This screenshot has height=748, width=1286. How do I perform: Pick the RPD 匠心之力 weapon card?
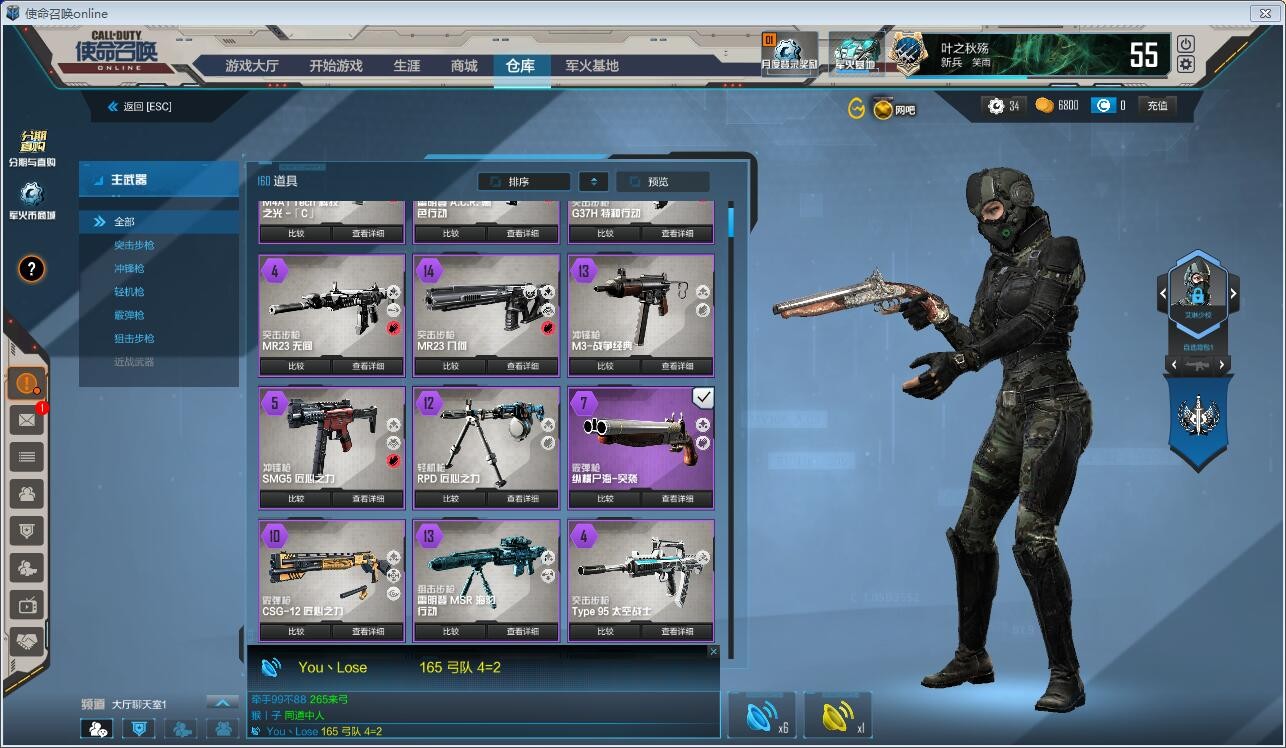tap(486, 438)
